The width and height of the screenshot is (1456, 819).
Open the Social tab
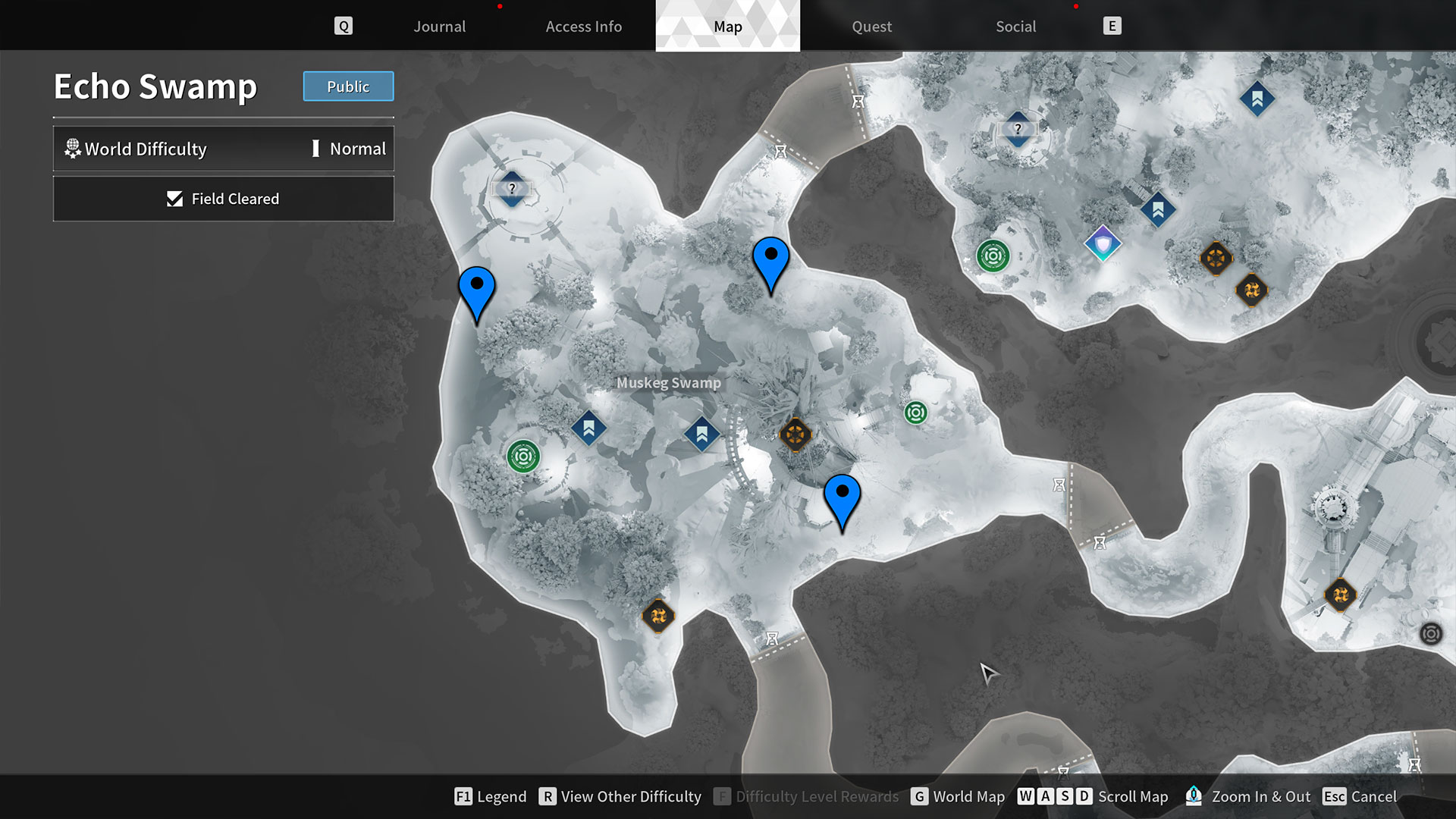click(x=1015, y=26)
